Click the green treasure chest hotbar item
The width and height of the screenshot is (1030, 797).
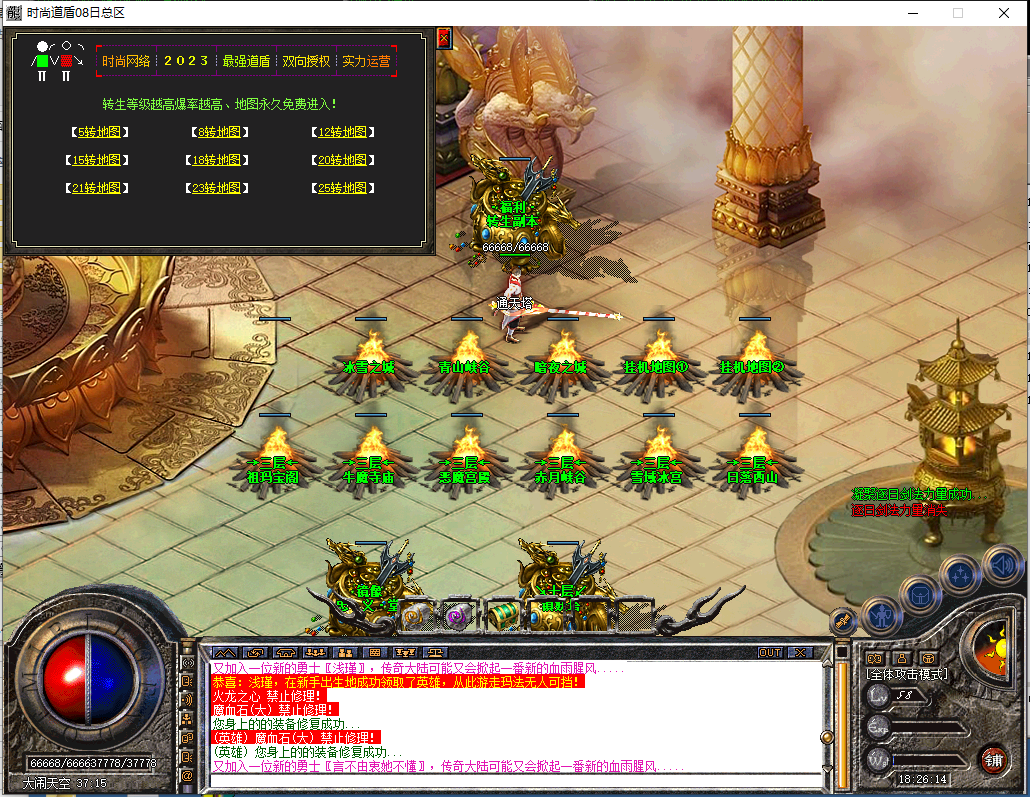tap(502, 616)
